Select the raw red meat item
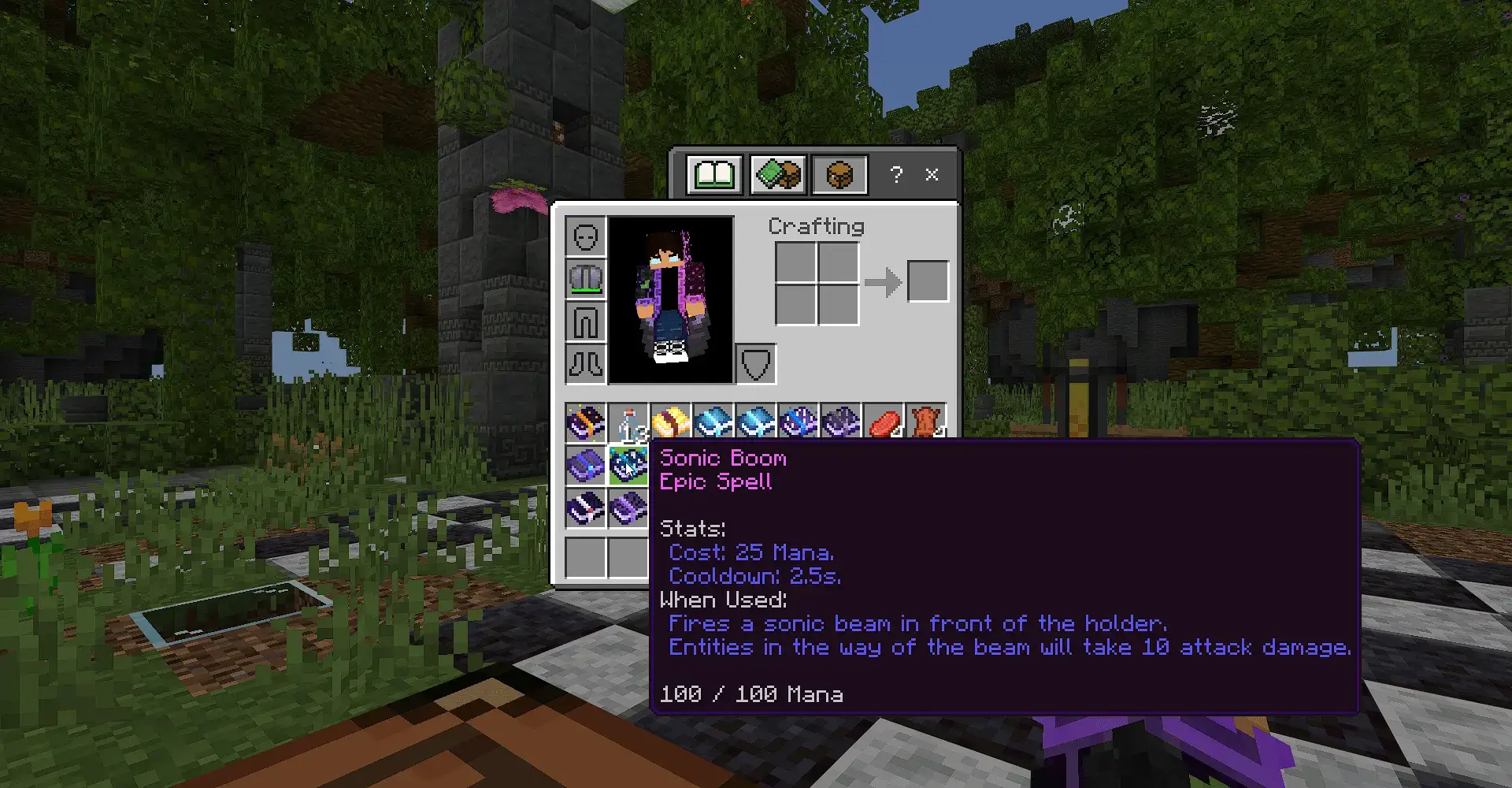 [883, 423]
